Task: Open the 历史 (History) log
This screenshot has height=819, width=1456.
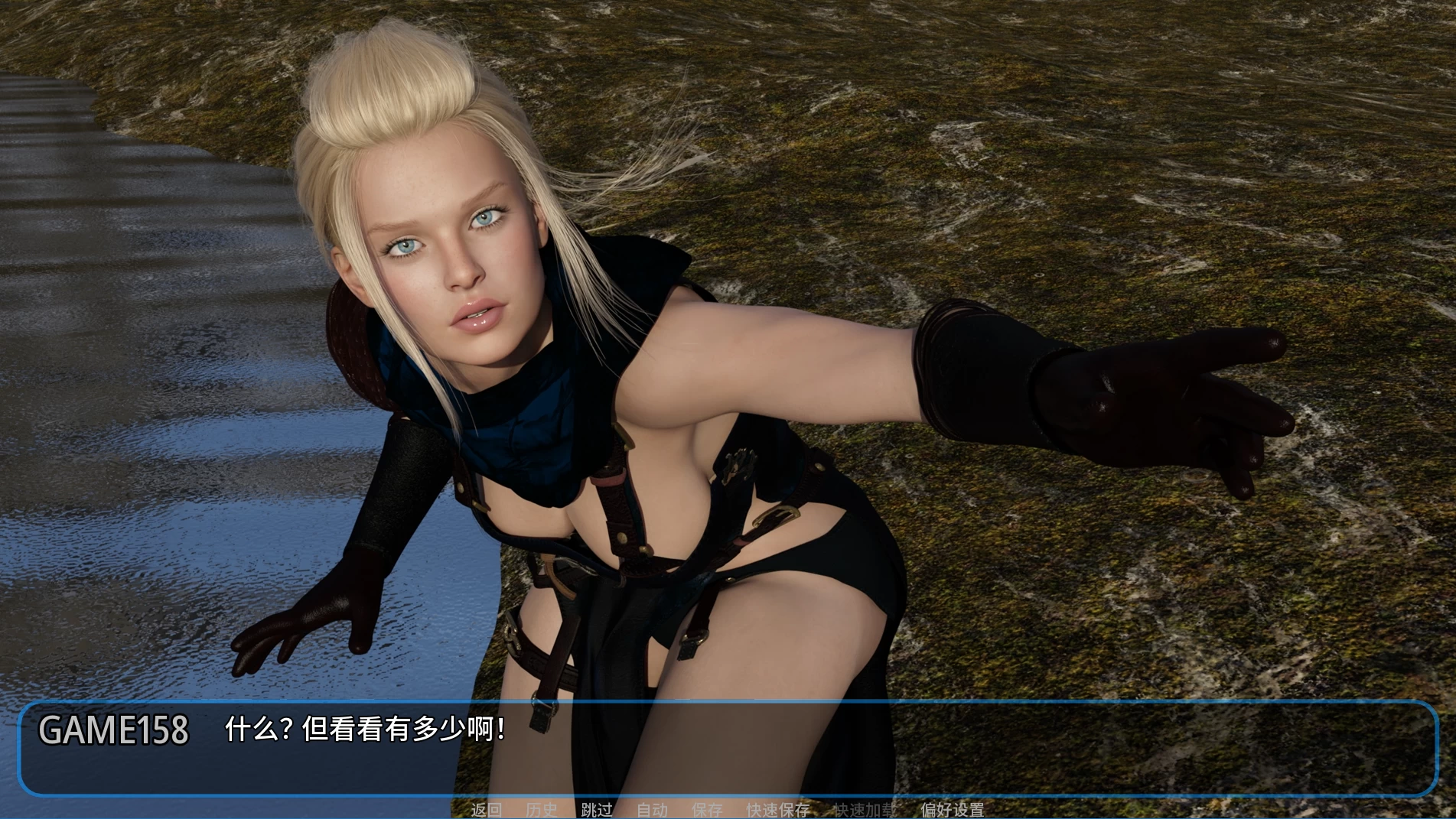Action: [x=542, y=810]
